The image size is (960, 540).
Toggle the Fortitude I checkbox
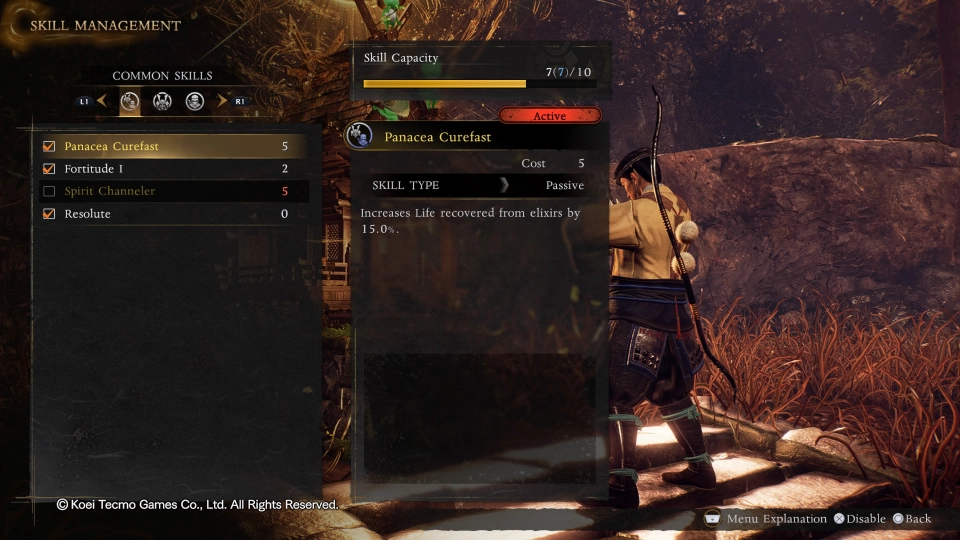[x=49, y=169]
